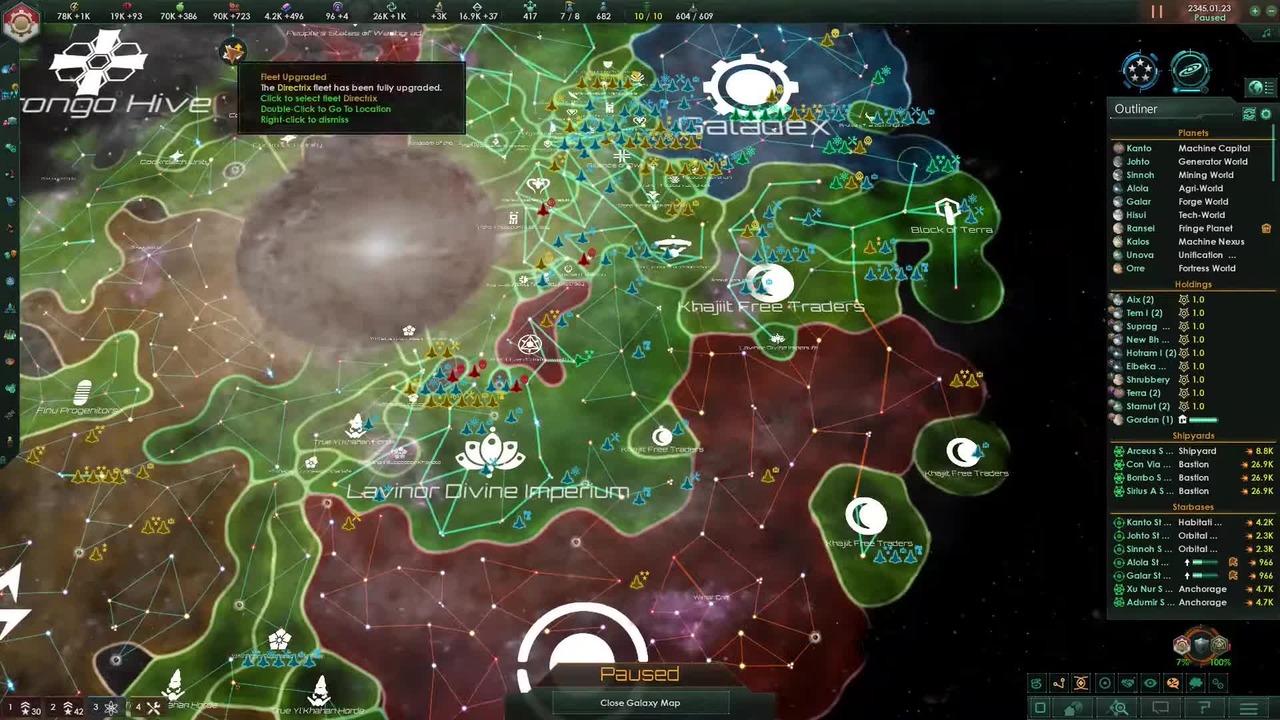Viewport: 1280px width, 720px height.
Task: Click the ringed galaxy icon
Action: [1190, 70]
